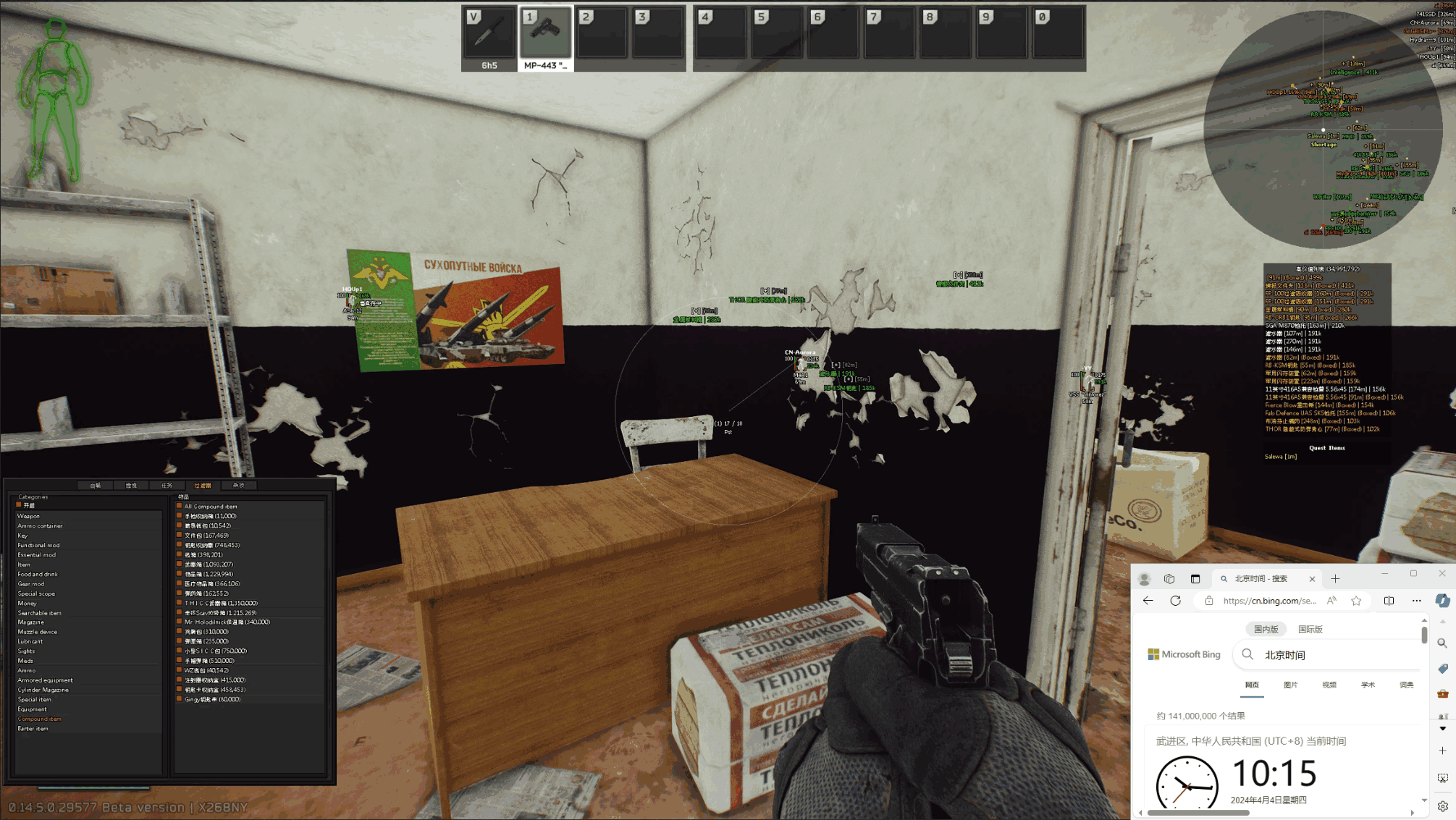
Task: Toggle the All Compound item checkbox
Action: click(180, 506)
